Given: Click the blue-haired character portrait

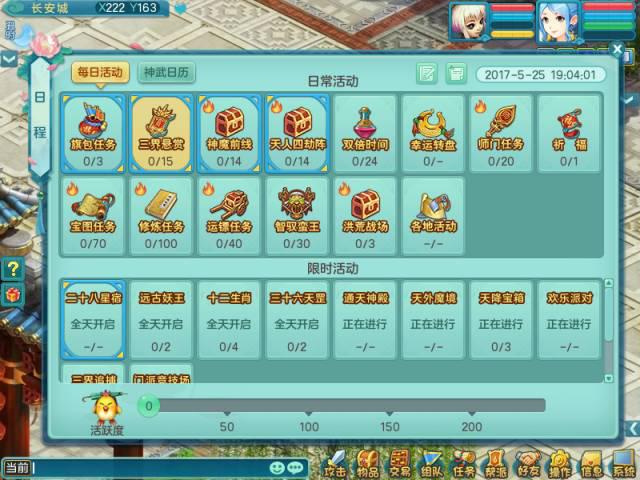Looking at the screenshot, I should pos(558,21).
